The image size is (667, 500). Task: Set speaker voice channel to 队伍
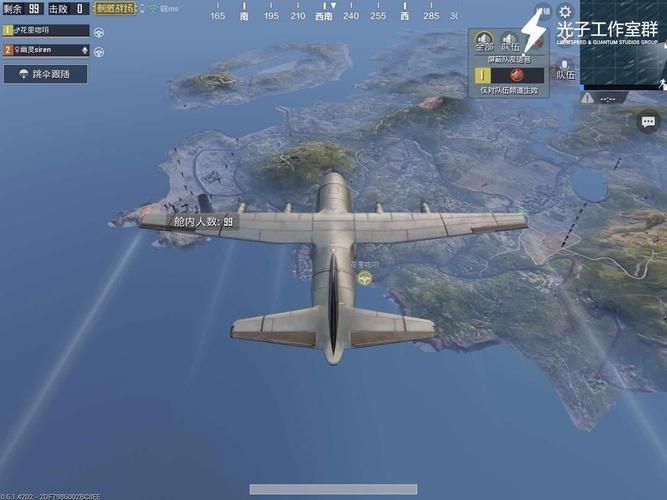point(510,41)
